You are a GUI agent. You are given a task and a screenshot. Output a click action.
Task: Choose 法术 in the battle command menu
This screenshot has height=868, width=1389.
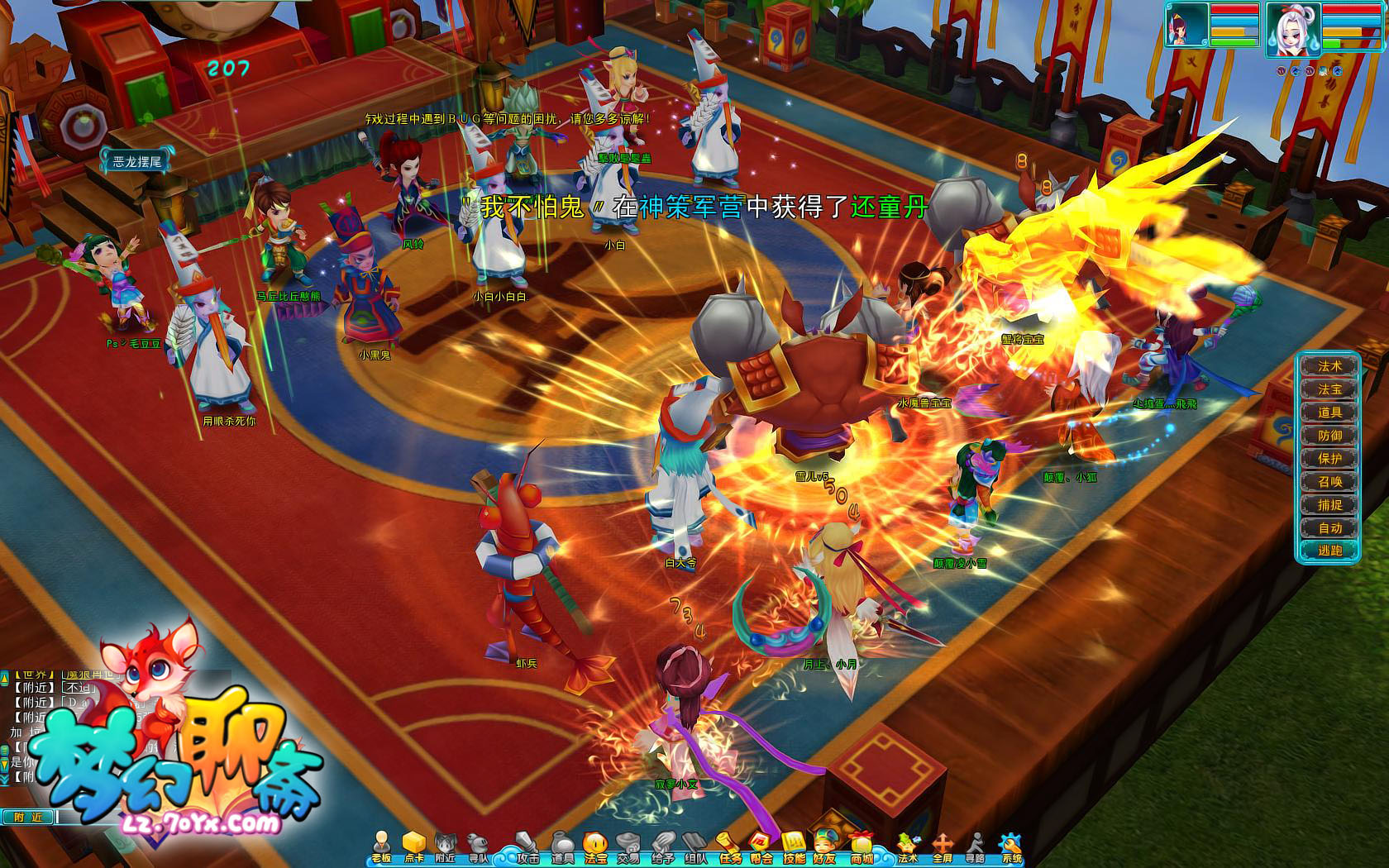pos(1329,366)
